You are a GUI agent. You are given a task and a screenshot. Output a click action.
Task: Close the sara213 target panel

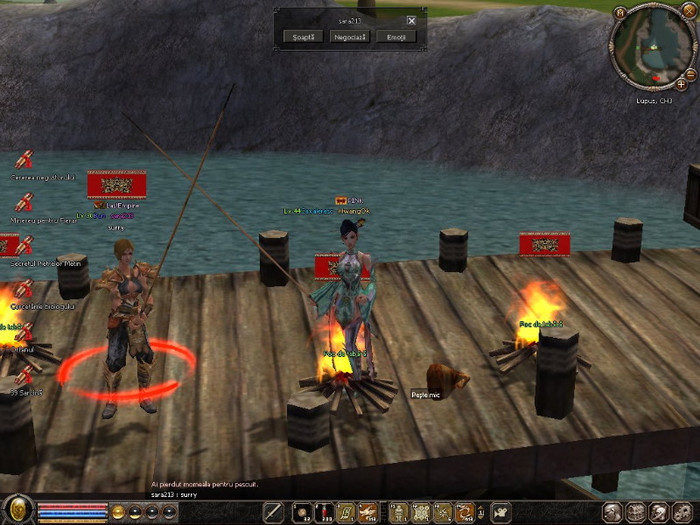[411, 20]
